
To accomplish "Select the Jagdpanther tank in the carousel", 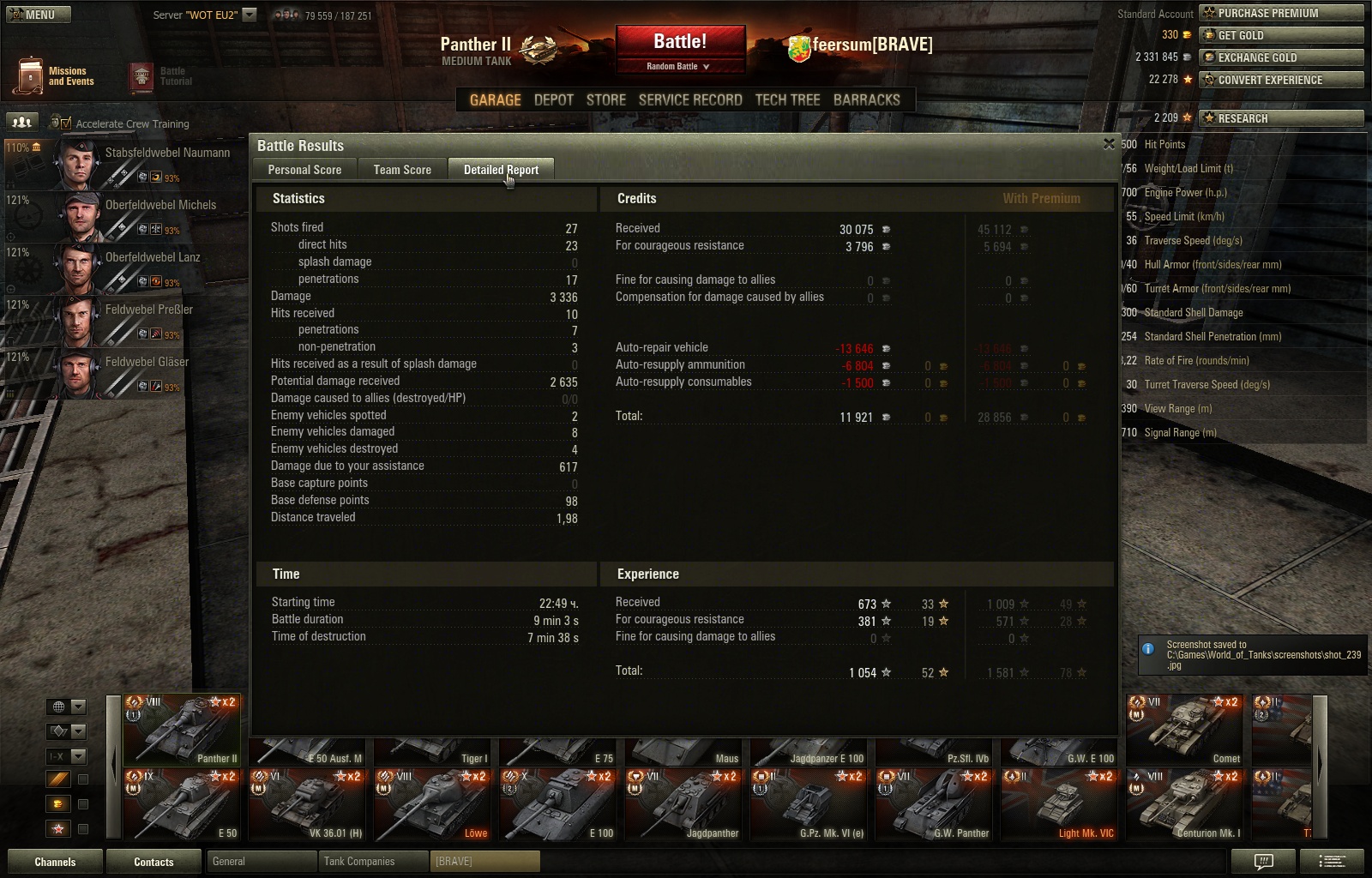I will (682, 804).
